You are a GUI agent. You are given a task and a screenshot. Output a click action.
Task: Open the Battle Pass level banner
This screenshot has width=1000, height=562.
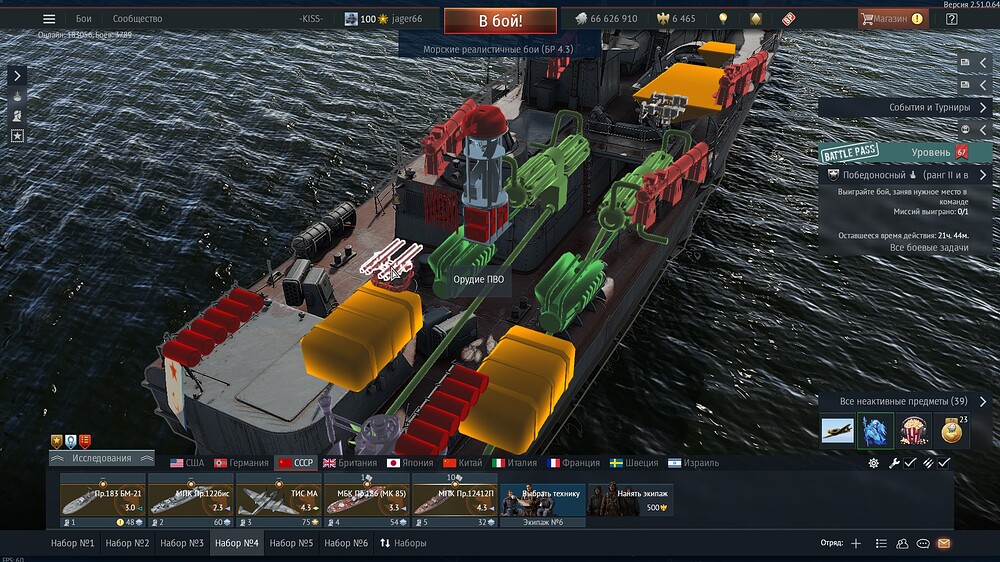(905, 152)
